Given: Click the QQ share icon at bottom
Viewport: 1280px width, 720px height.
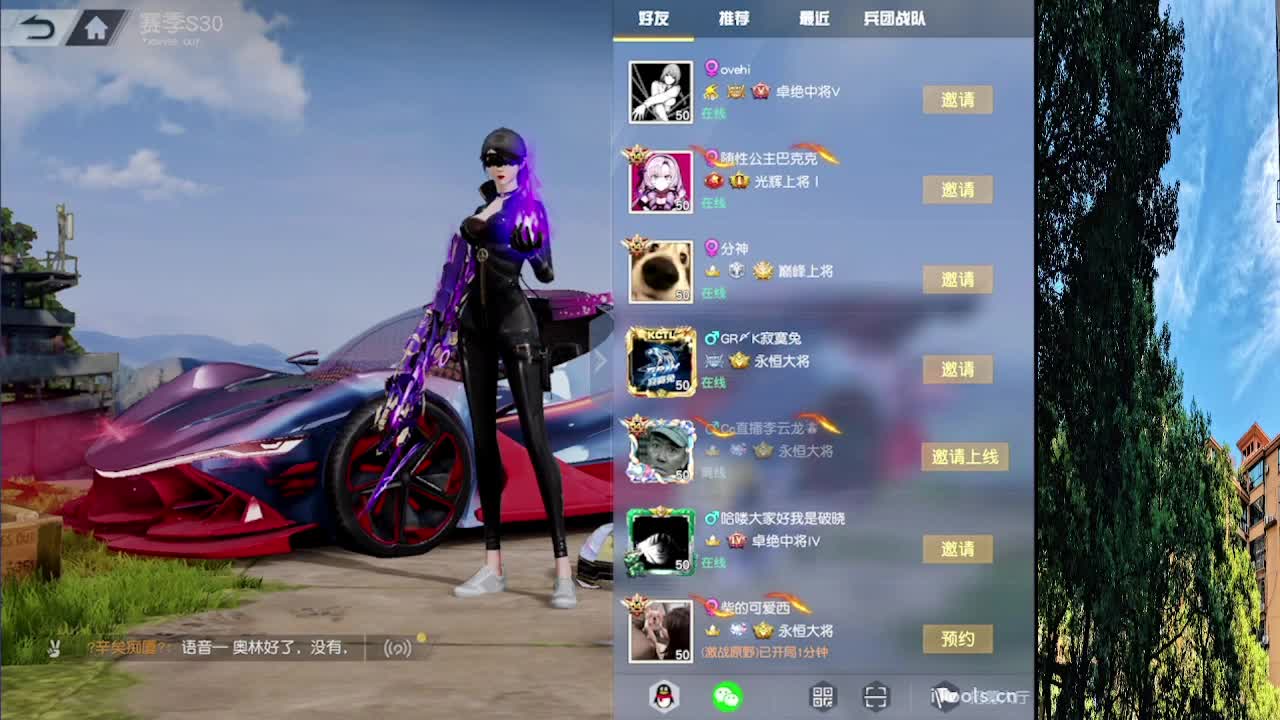Looking at the screenshot, I should (662, 696).
